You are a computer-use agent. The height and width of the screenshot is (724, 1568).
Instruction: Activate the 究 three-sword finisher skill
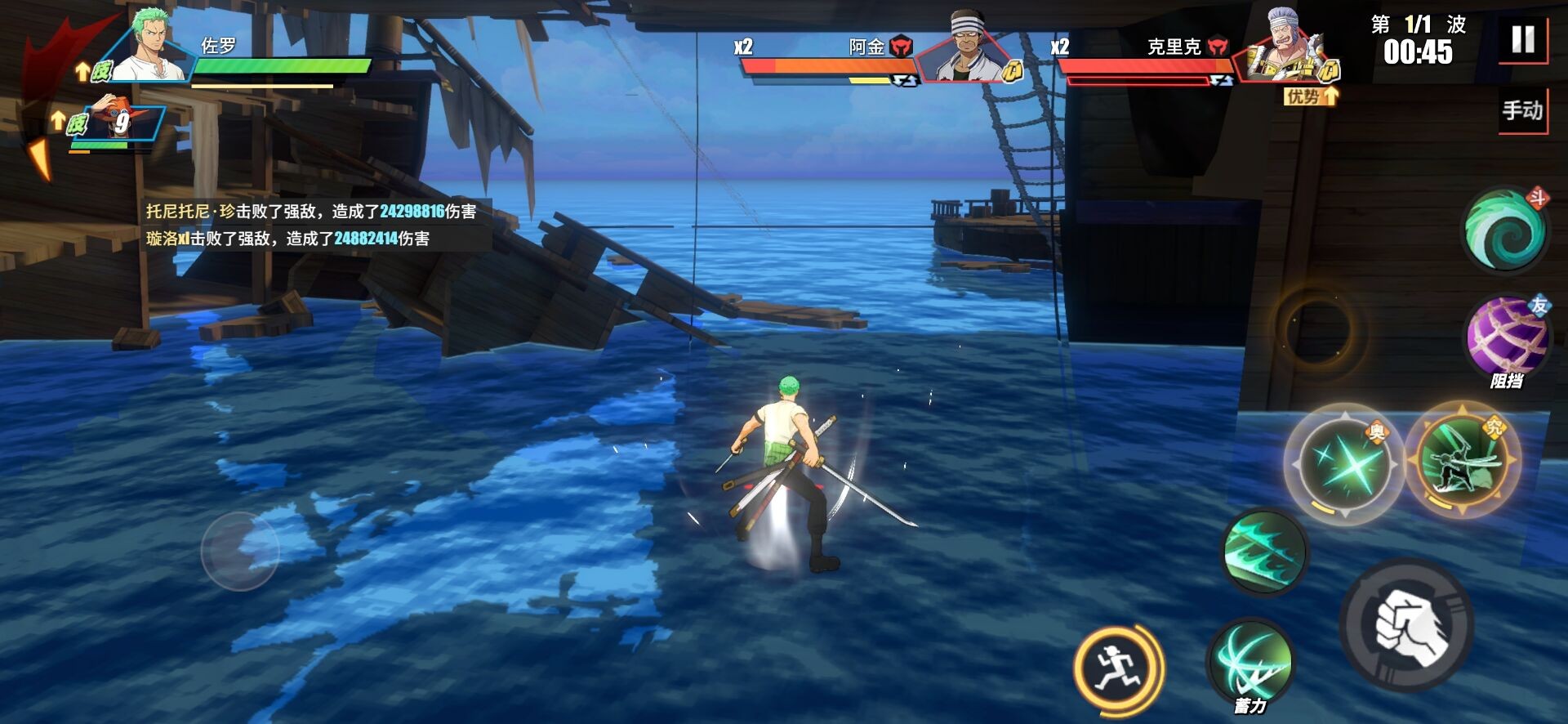[x=1463, y=459]
